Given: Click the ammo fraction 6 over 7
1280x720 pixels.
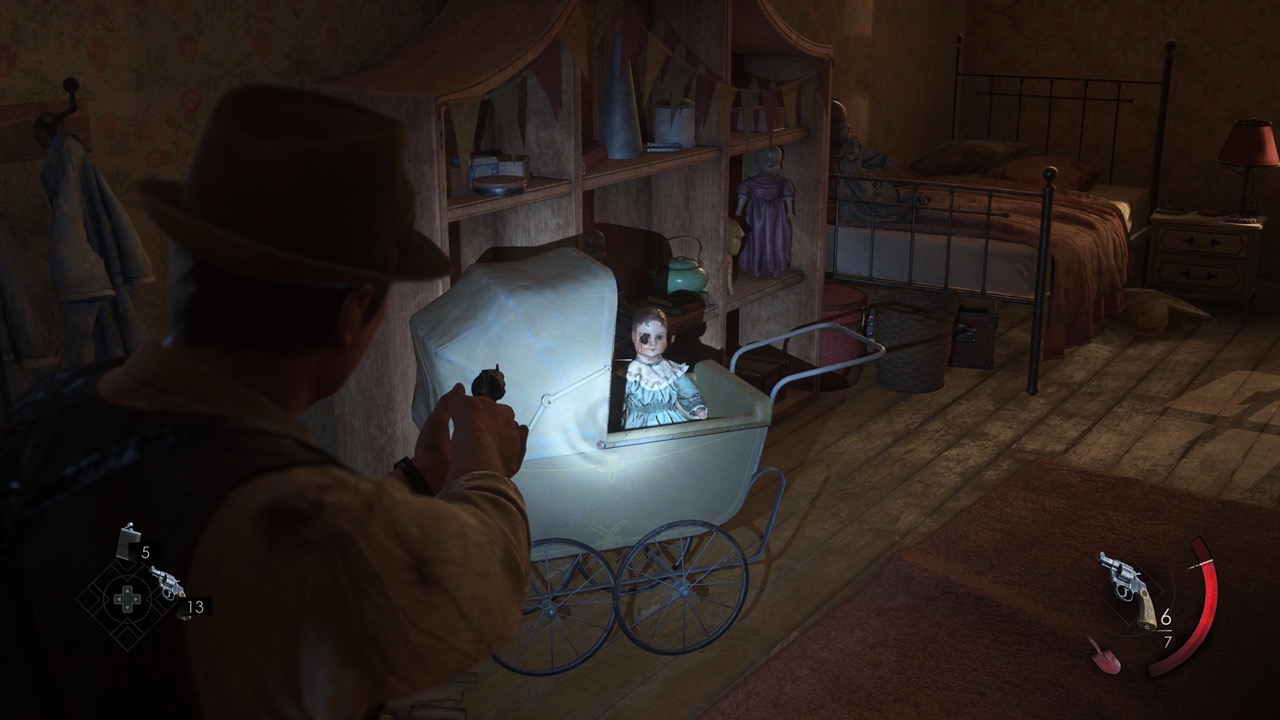Looking at the screenshot, I should click(x=1167, y=628).
